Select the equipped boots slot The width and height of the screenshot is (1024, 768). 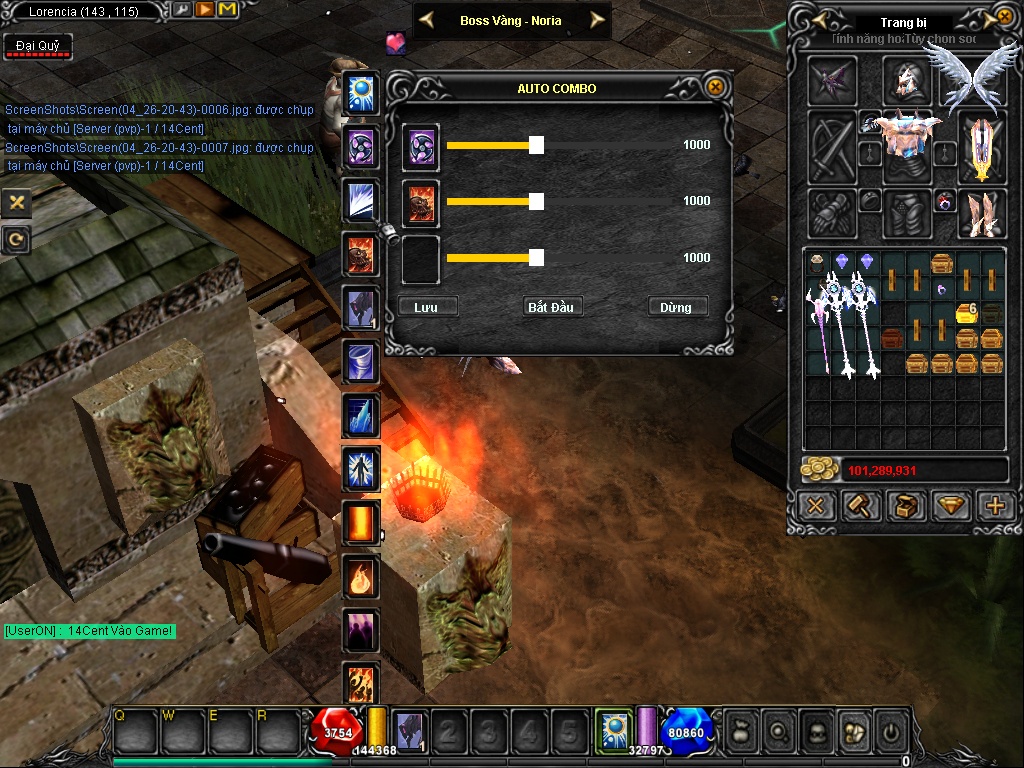(x=981, y=213)
